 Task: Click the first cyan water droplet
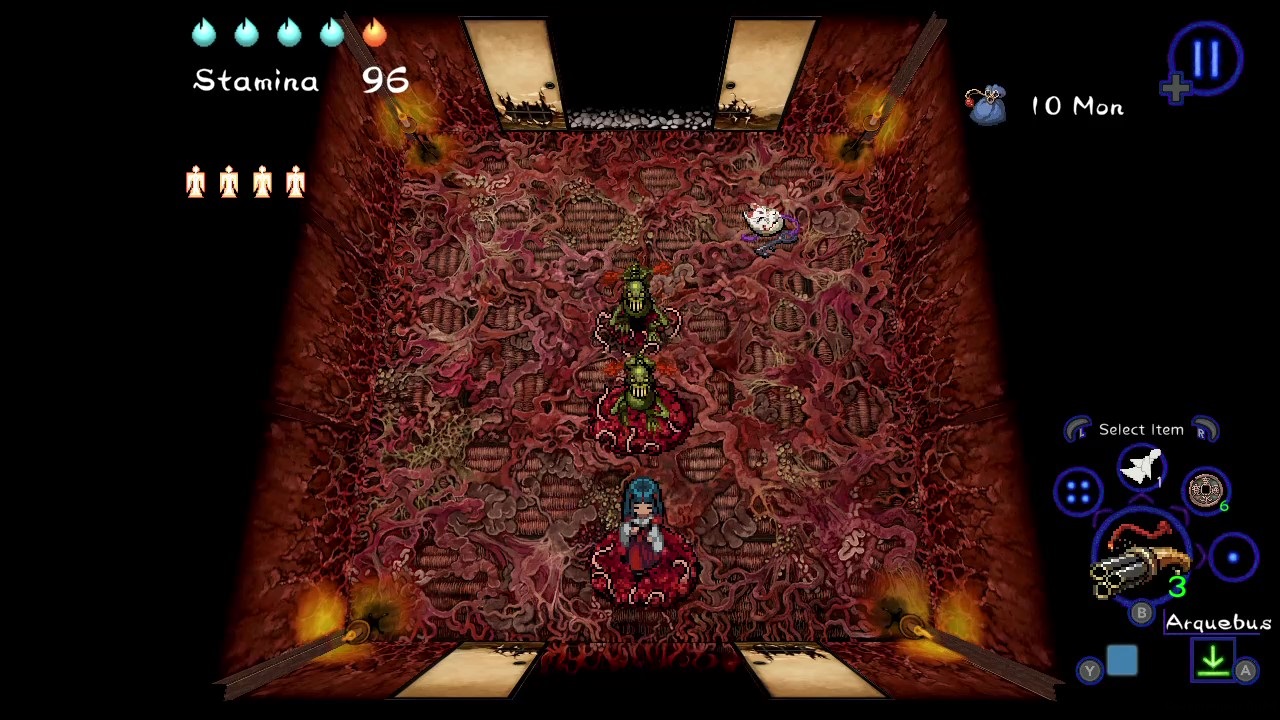[x=203, y=33]
